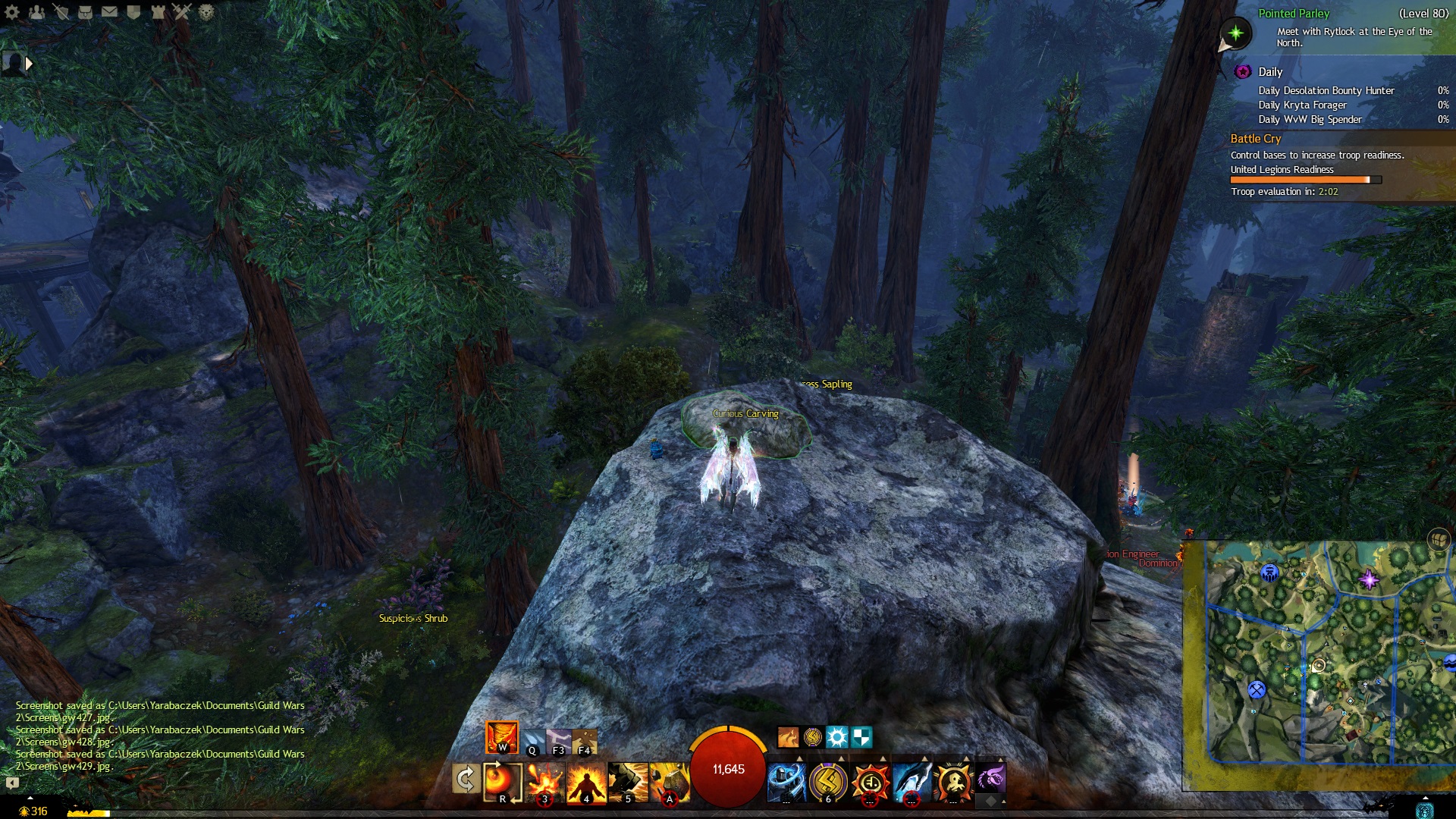
Task: Expand the party portrait arrow
Action: [x=29, y=64]
